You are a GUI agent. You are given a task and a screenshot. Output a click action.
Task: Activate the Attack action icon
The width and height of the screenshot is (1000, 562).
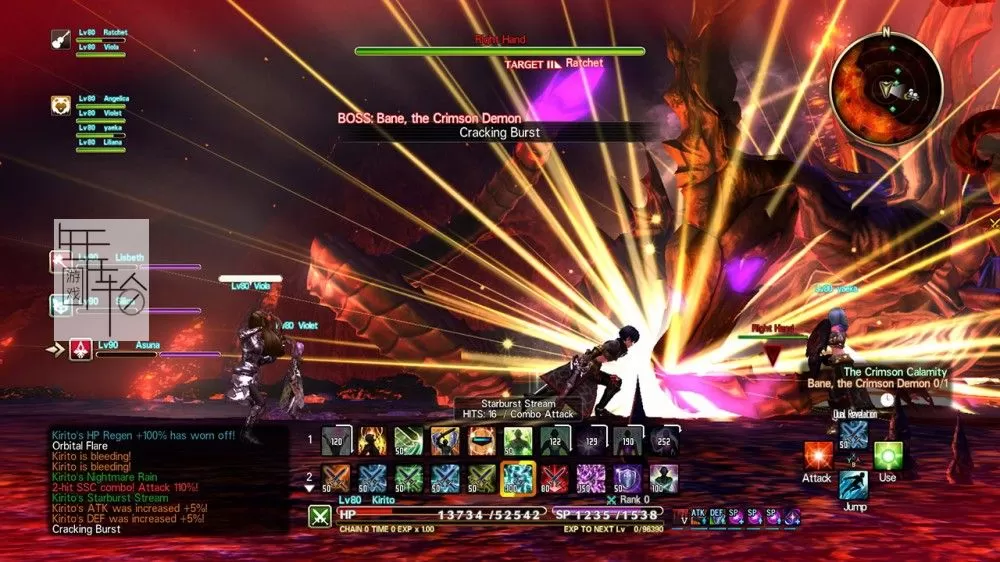tap(818, 457)
